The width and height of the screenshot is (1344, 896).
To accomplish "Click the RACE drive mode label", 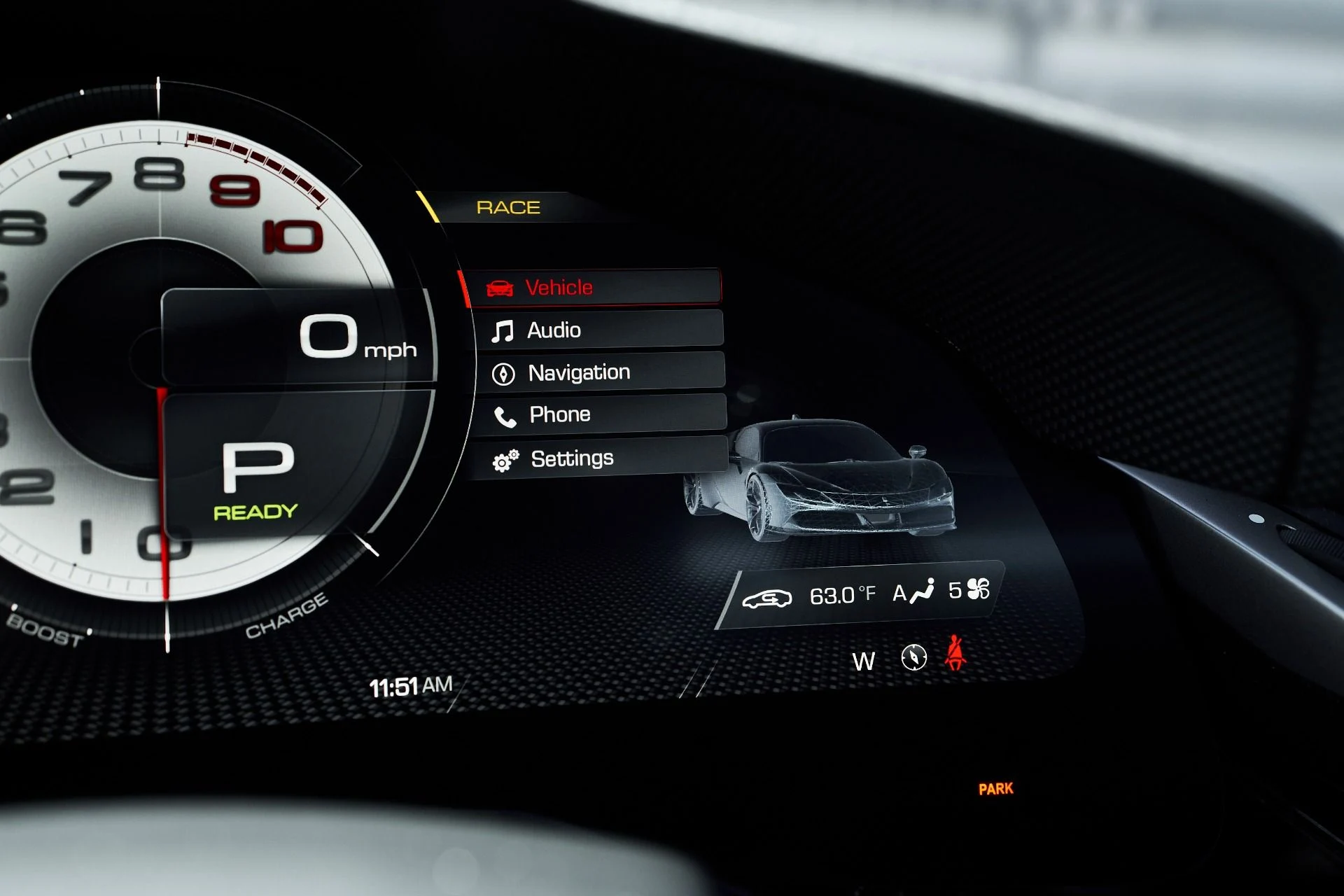I will coord(508,207).
